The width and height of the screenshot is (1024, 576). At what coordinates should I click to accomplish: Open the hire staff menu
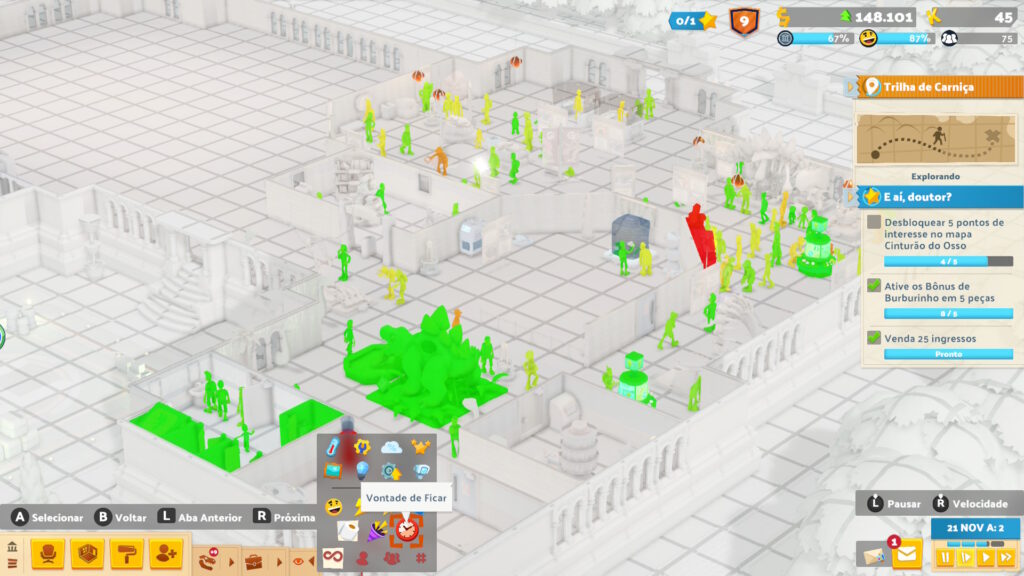(165, 553)
